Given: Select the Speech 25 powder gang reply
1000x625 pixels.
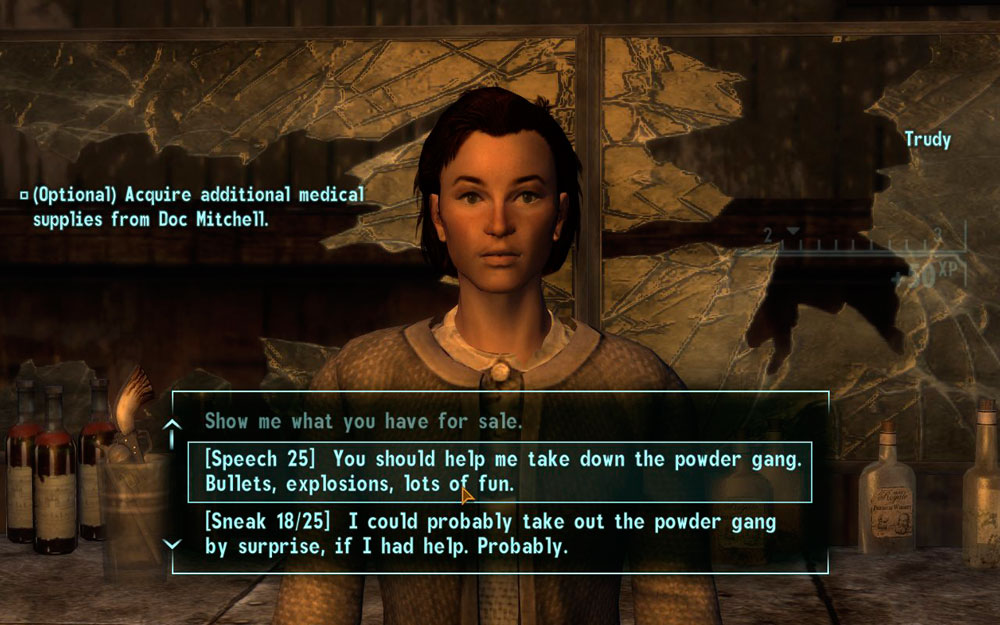Looking at the screenshot, I should (x=497, y=472).
